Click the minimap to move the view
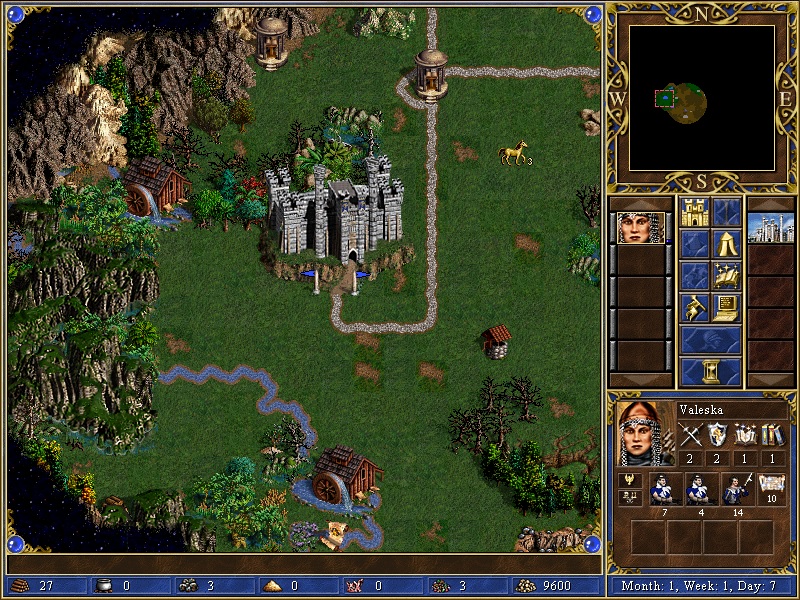Viewport: 800px width, 600px height. pyautogui.click(x=702, y=98)
